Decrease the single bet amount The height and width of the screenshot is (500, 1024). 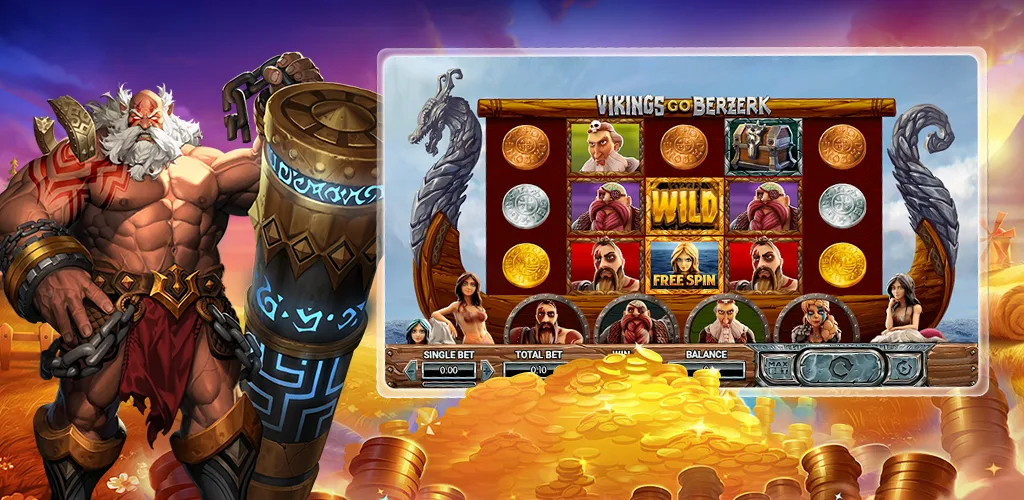click(409, 370)
